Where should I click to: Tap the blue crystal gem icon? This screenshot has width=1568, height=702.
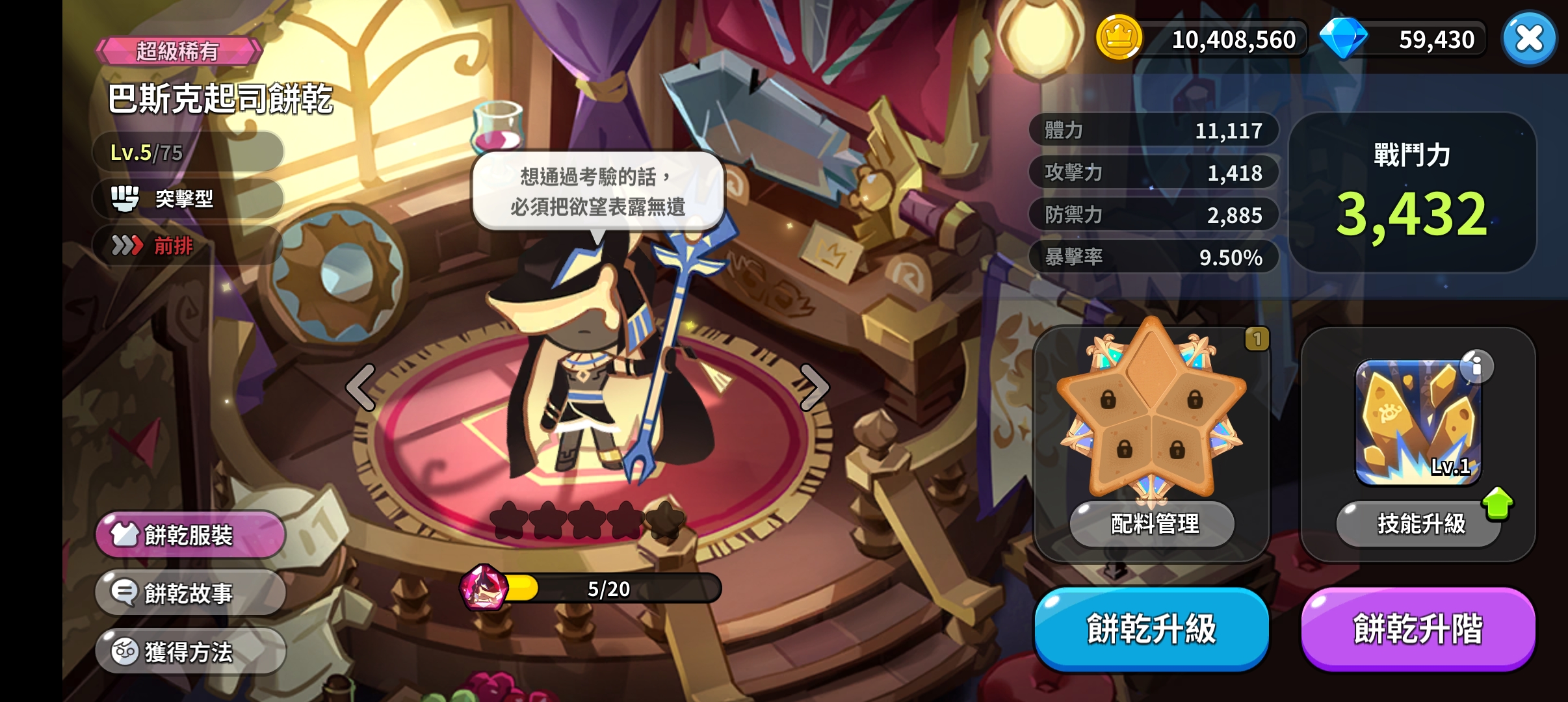click(x=1343, y=38)
